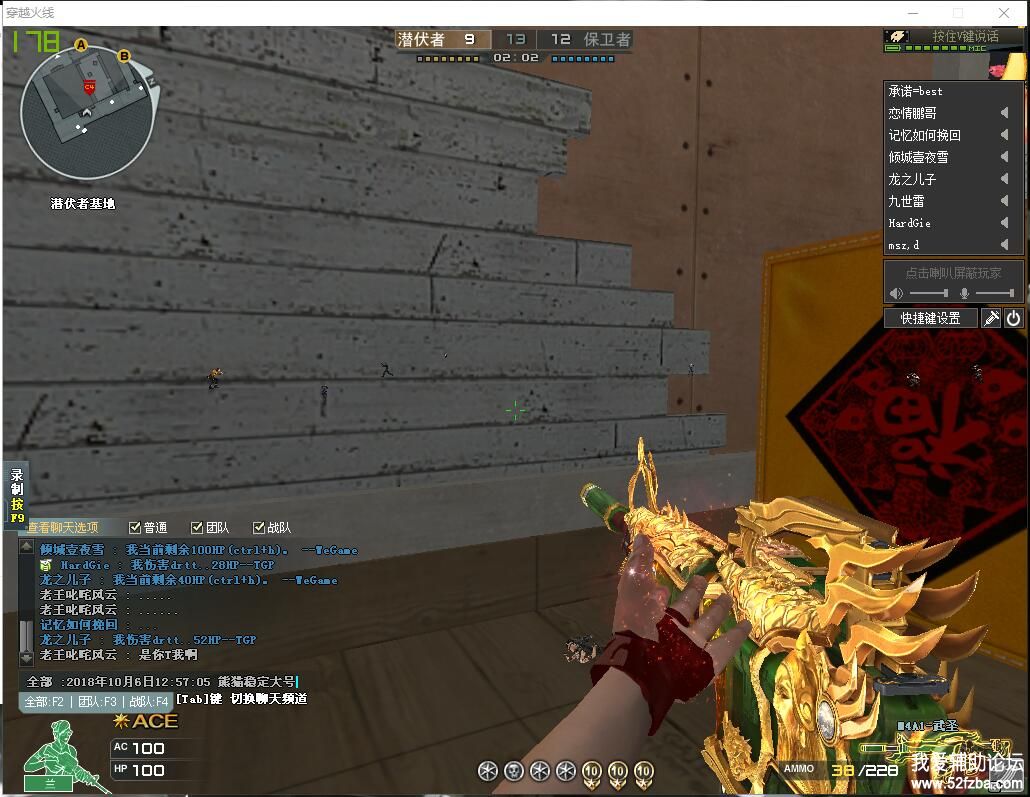Toggle the 普通 chat filter checkbox
Viewport: 1030px width, 797px height.
pos(136,528)
